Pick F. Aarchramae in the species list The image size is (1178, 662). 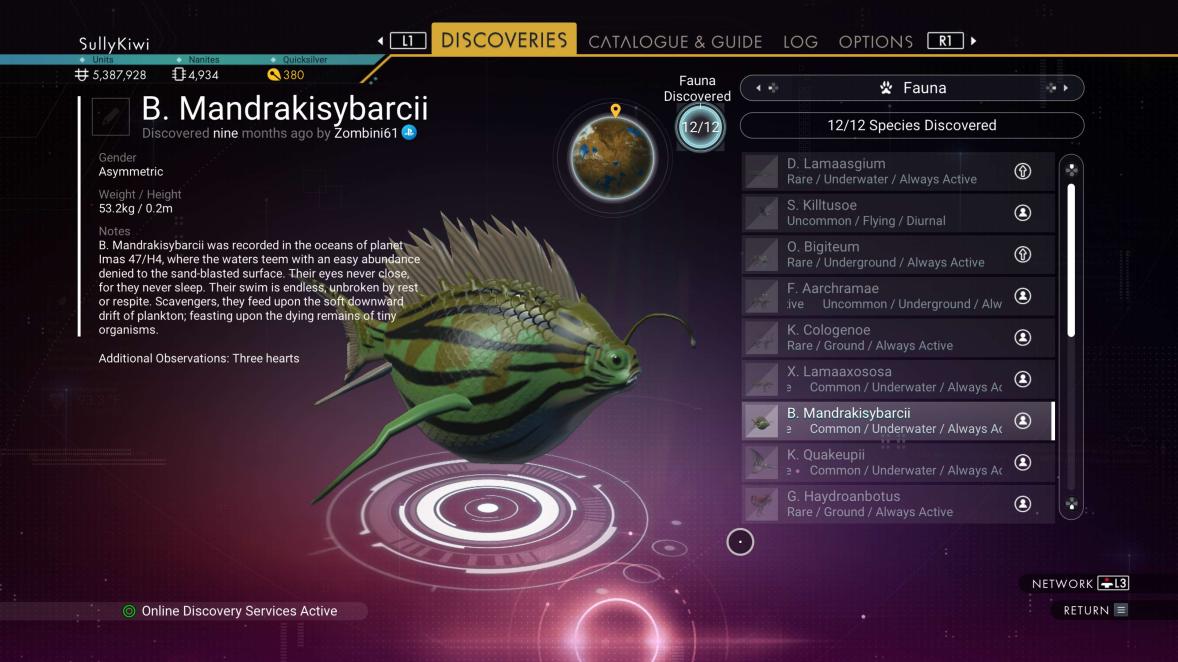click(897, 296)
